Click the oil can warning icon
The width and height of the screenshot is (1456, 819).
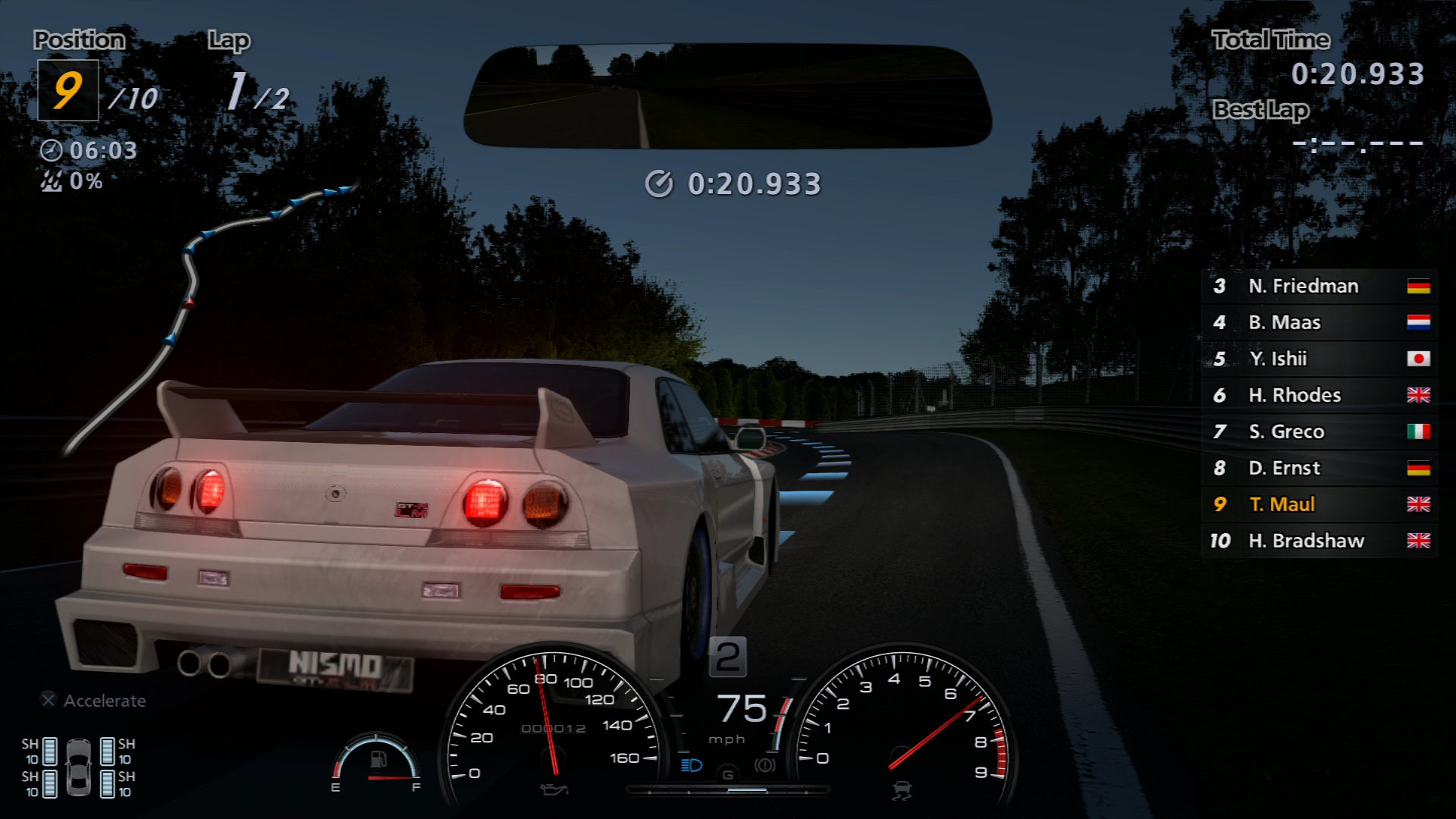pyautogui.click(x=554, y=790)
